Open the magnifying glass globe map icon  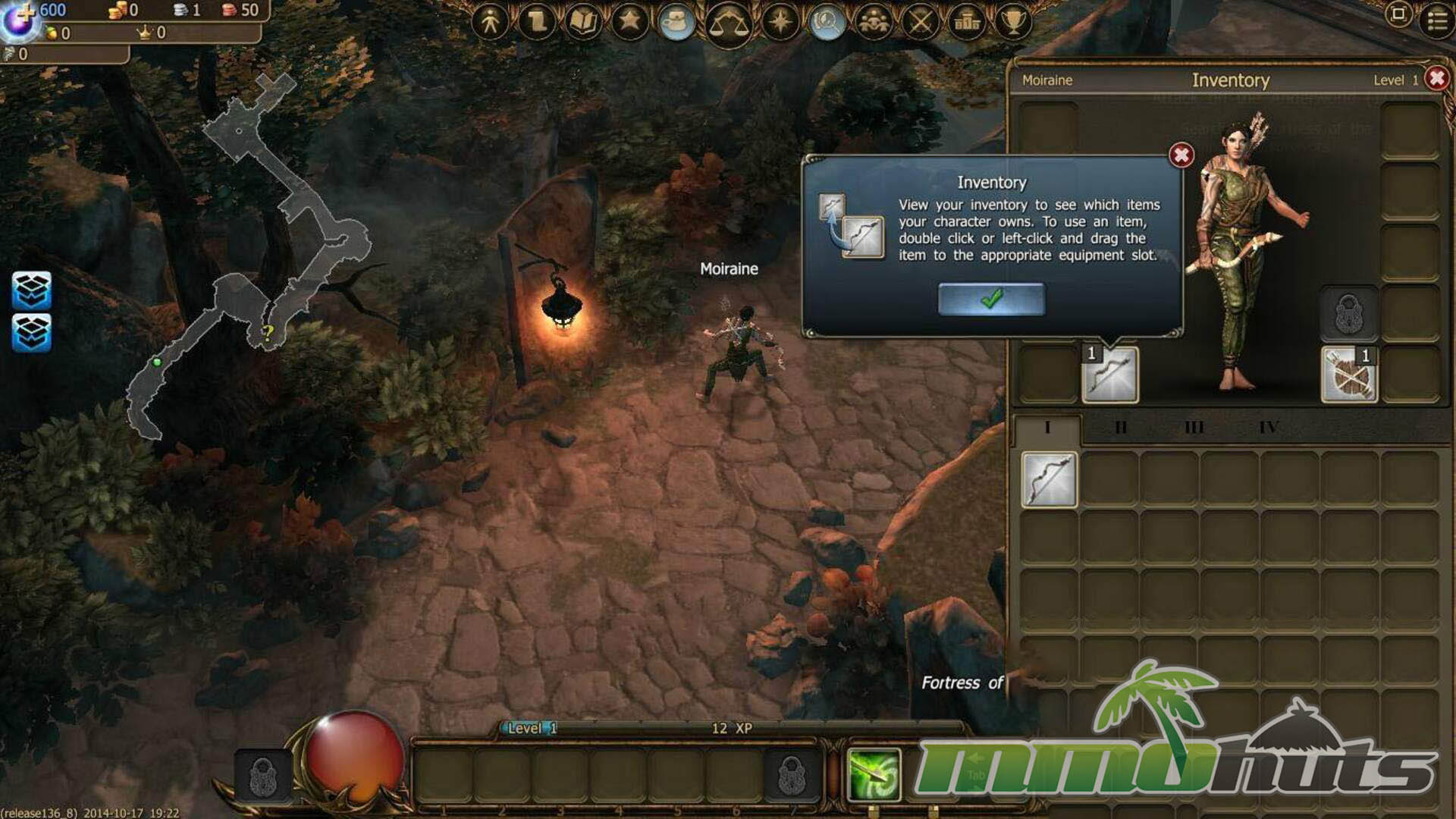(827, 21)
